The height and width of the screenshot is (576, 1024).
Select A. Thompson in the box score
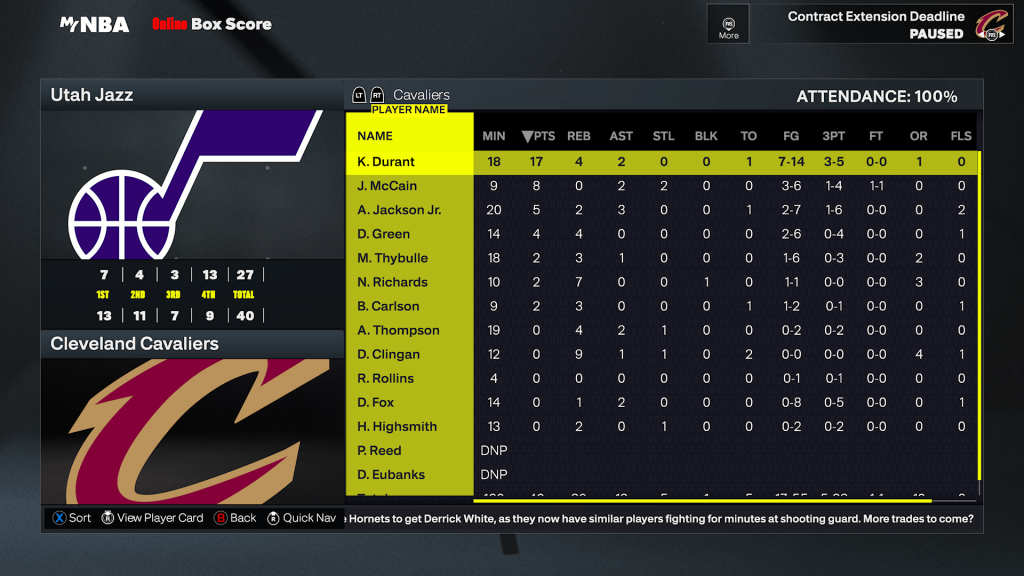[398, 330]
